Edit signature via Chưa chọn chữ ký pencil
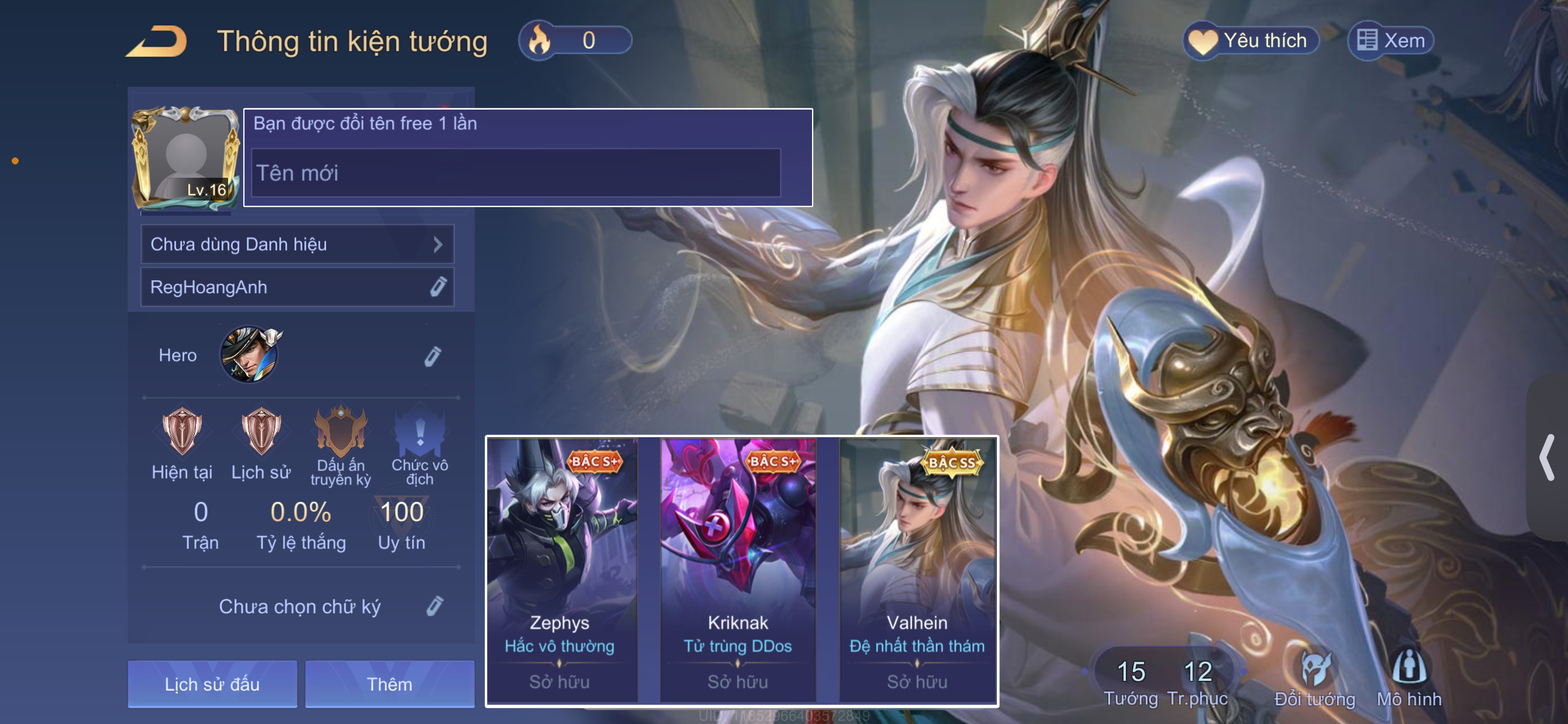The width and height of the screenshot is (1568, 724). (x=435, y=606)
